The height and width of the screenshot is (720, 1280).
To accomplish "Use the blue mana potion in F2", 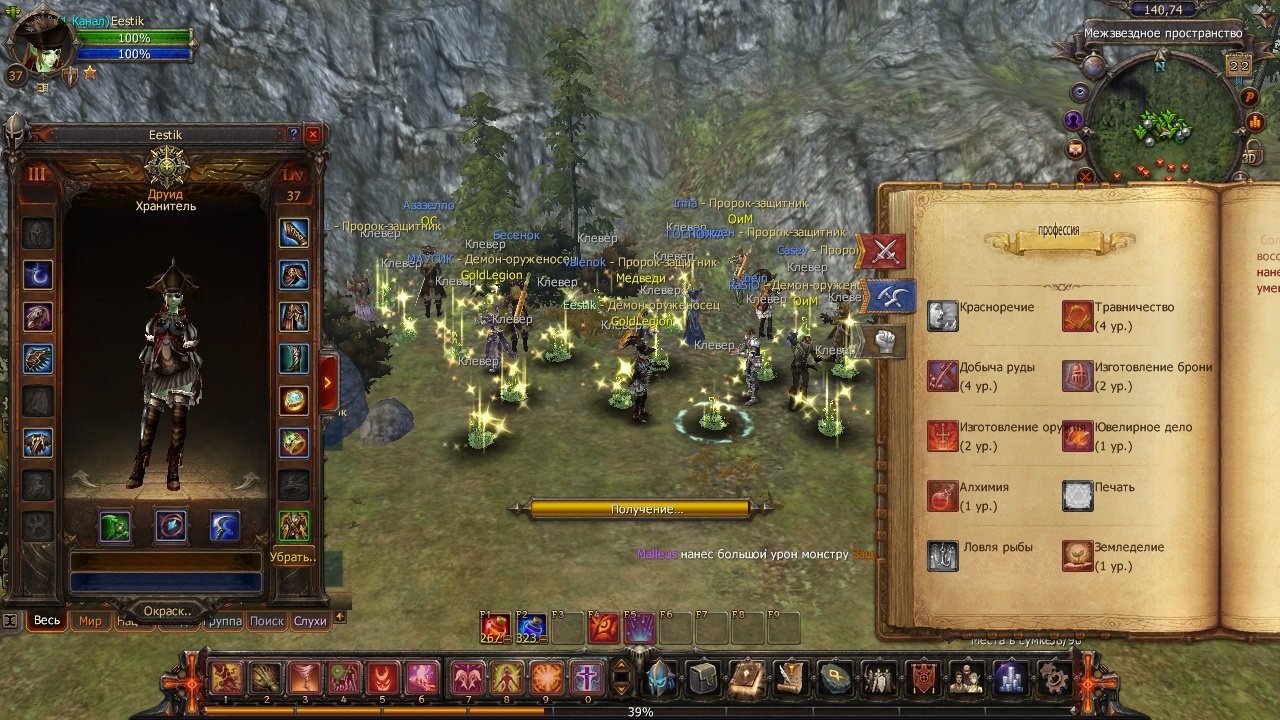I will 531,628.
